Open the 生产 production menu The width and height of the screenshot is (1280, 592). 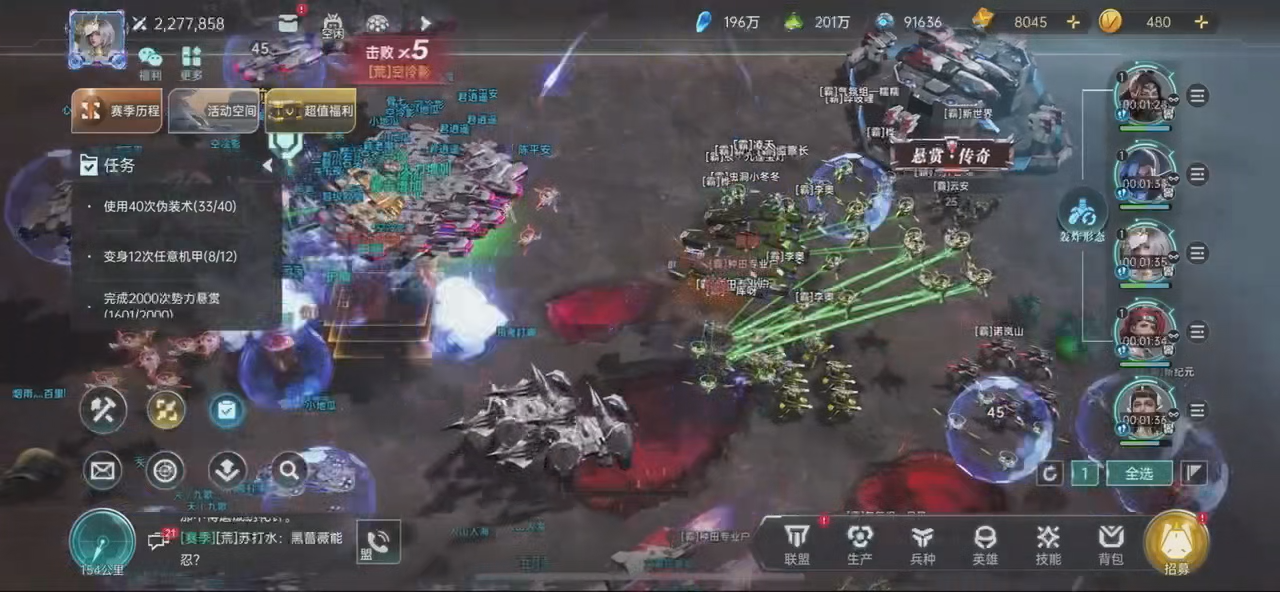pos(860,544)
